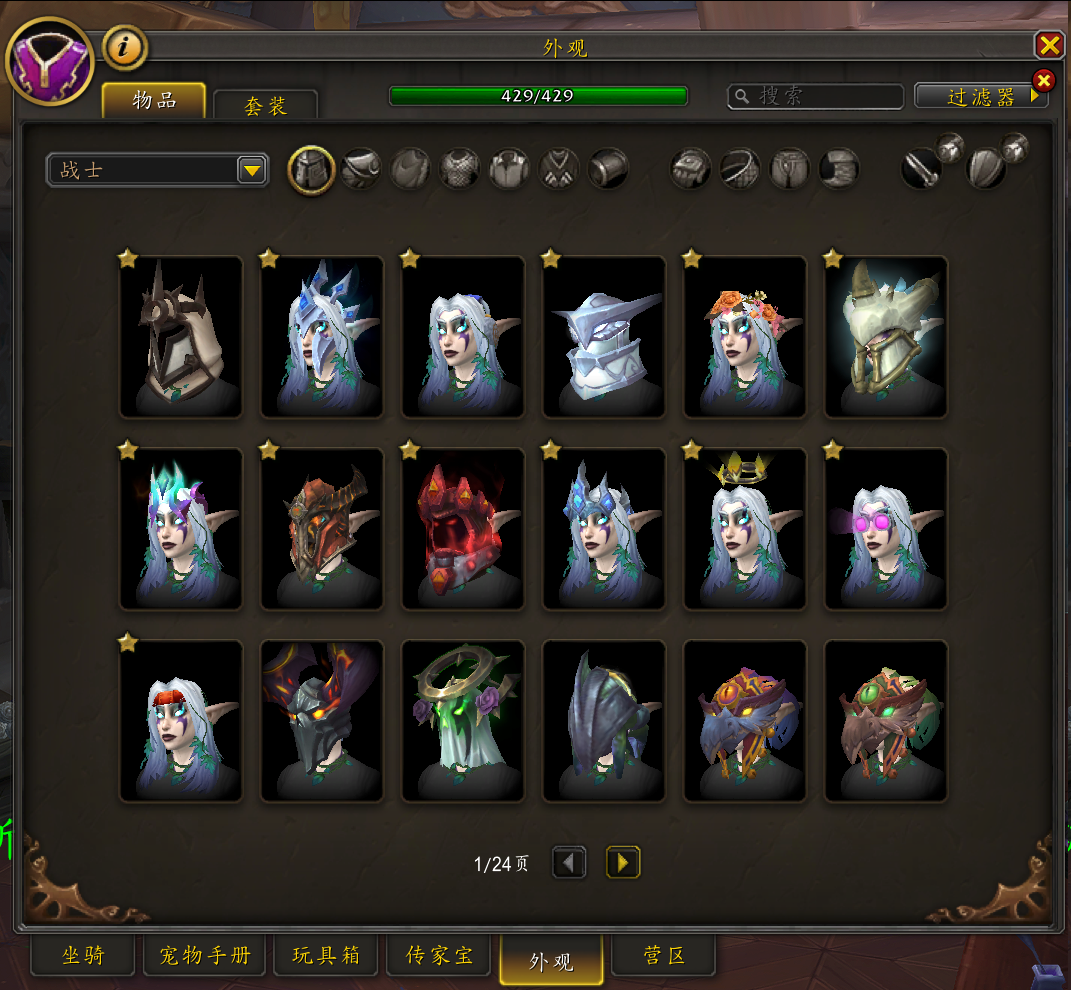1071x990 pixels.
Task: Choose the green skull halo appearance
Action: coord(463,721)
